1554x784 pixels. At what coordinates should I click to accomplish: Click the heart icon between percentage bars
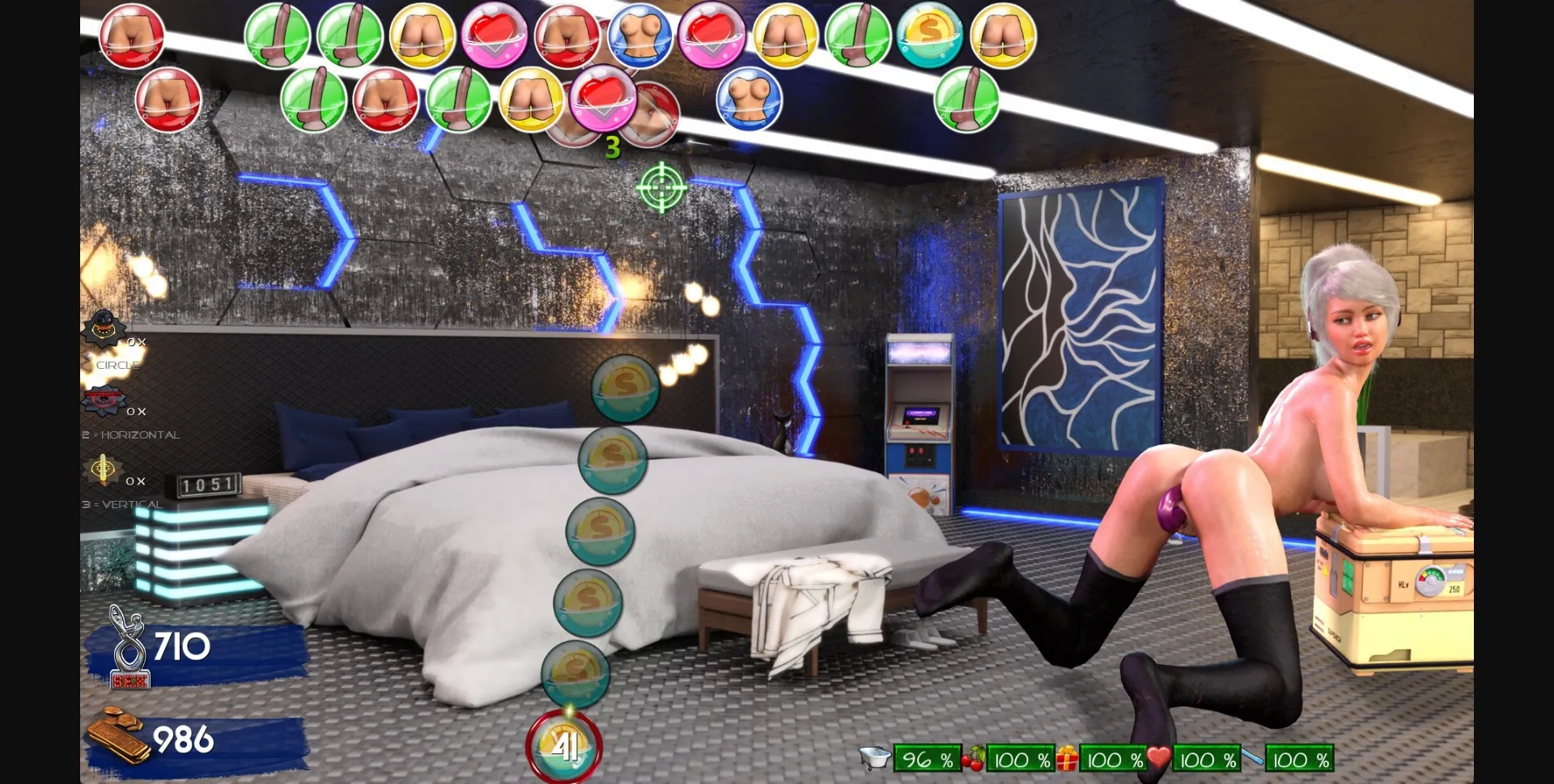tap(1157, 759)
